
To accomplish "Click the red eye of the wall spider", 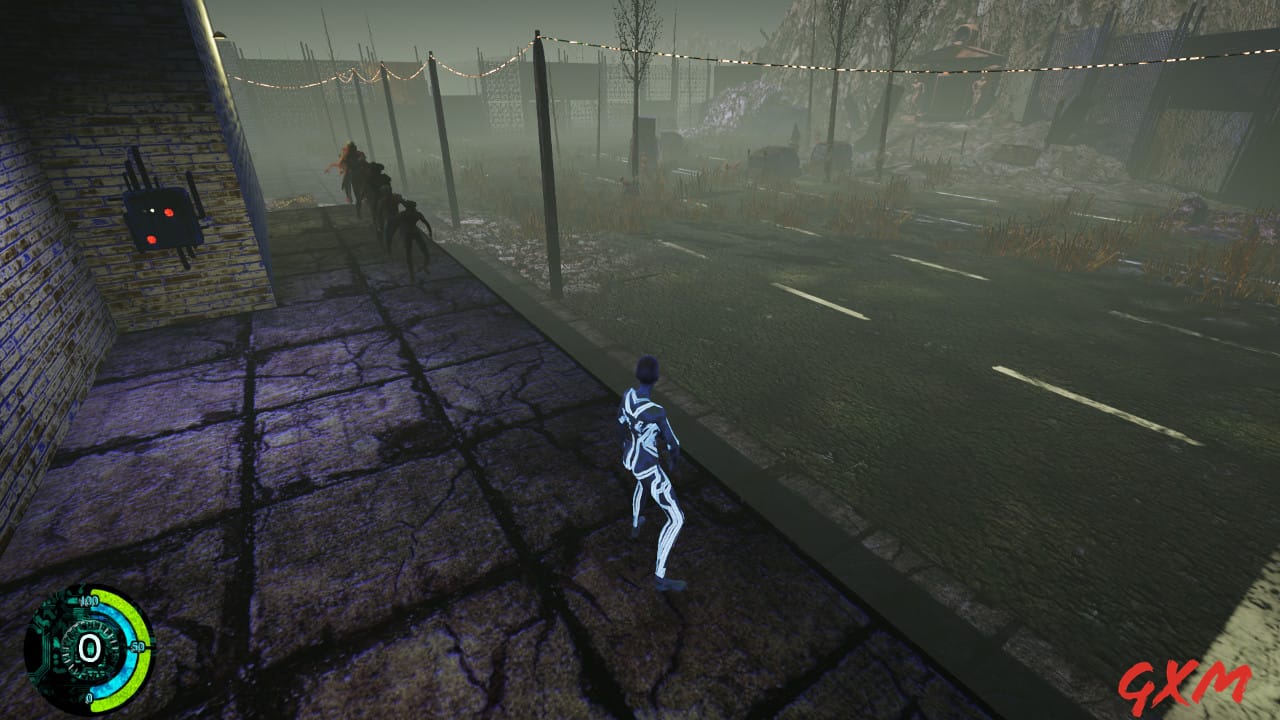I will pyautogui.click(x=168, y=212).
